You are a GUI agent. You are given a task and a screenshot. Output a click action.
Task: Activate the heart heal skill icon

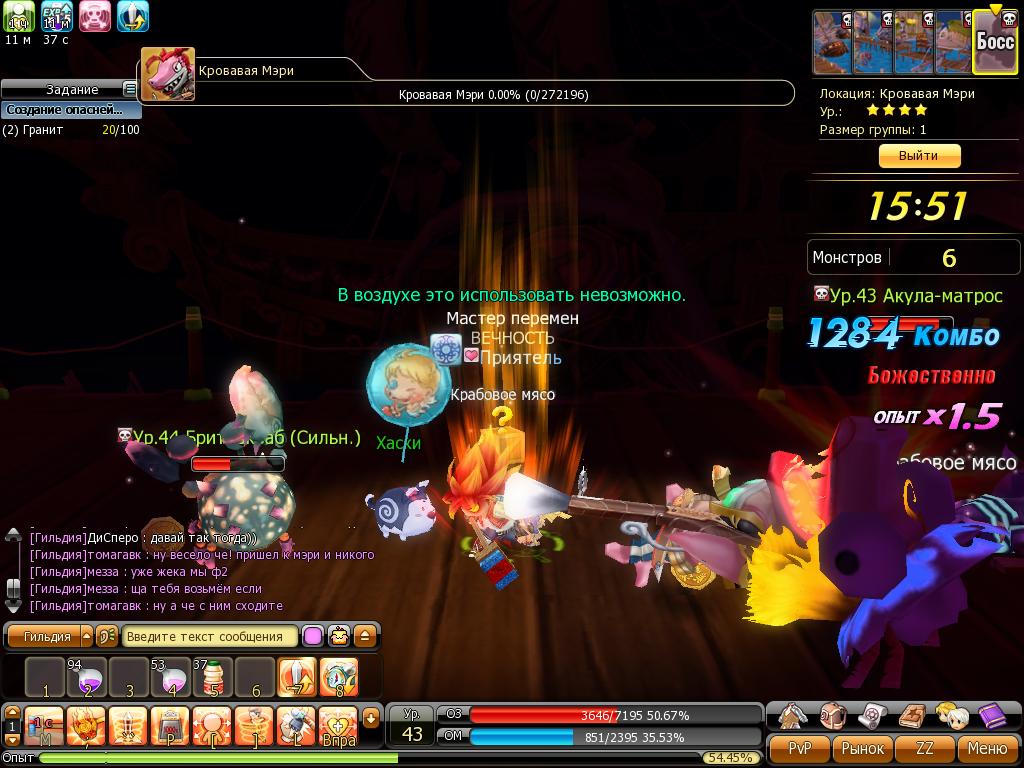click(x=339, y=726)
